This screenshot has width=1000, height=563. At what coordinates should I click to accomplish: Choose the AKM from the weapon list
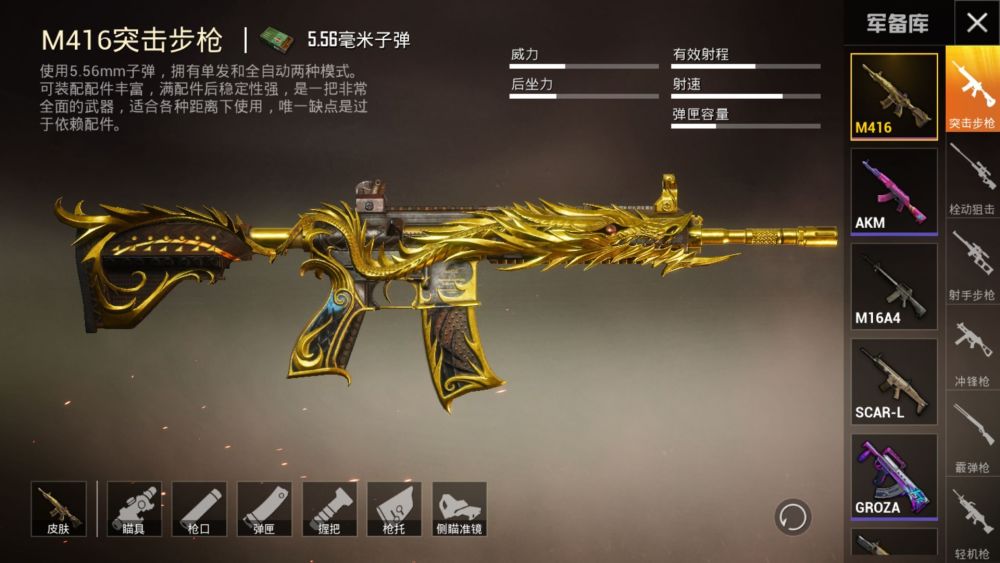pos(894,190)
